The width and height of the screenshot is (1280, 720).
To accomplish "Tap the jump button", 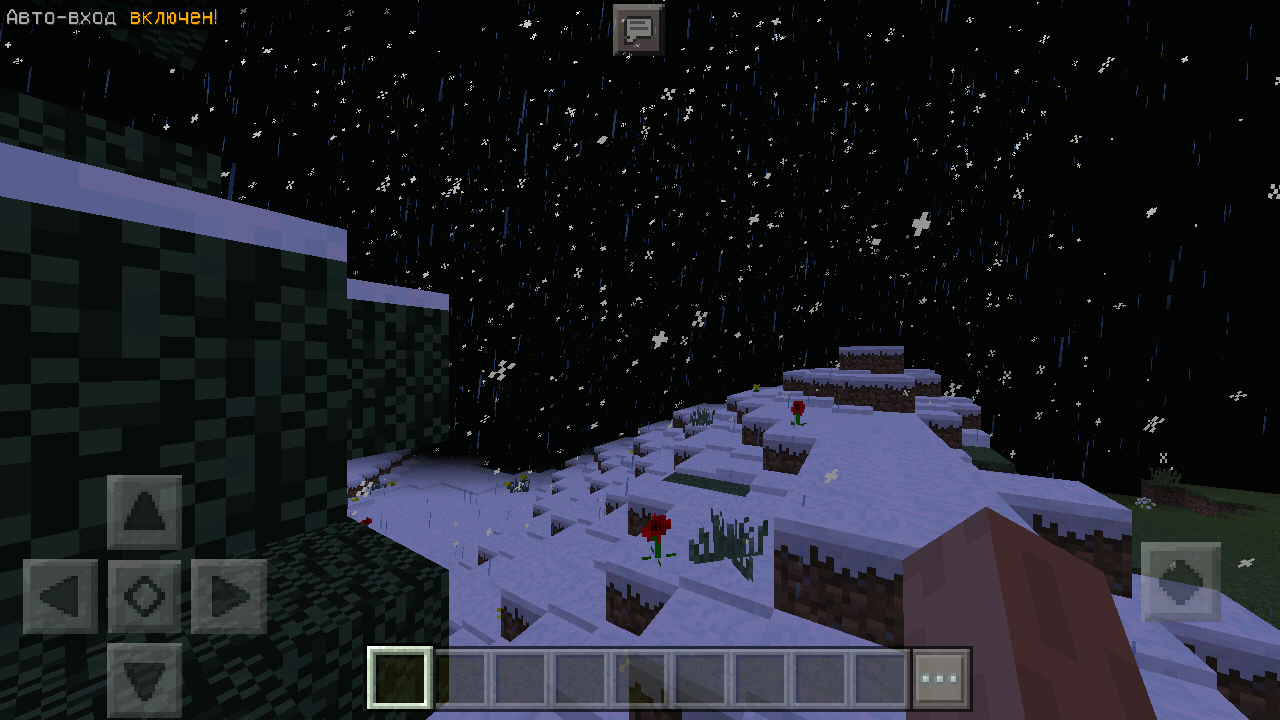I will [x=1180, y=581].
